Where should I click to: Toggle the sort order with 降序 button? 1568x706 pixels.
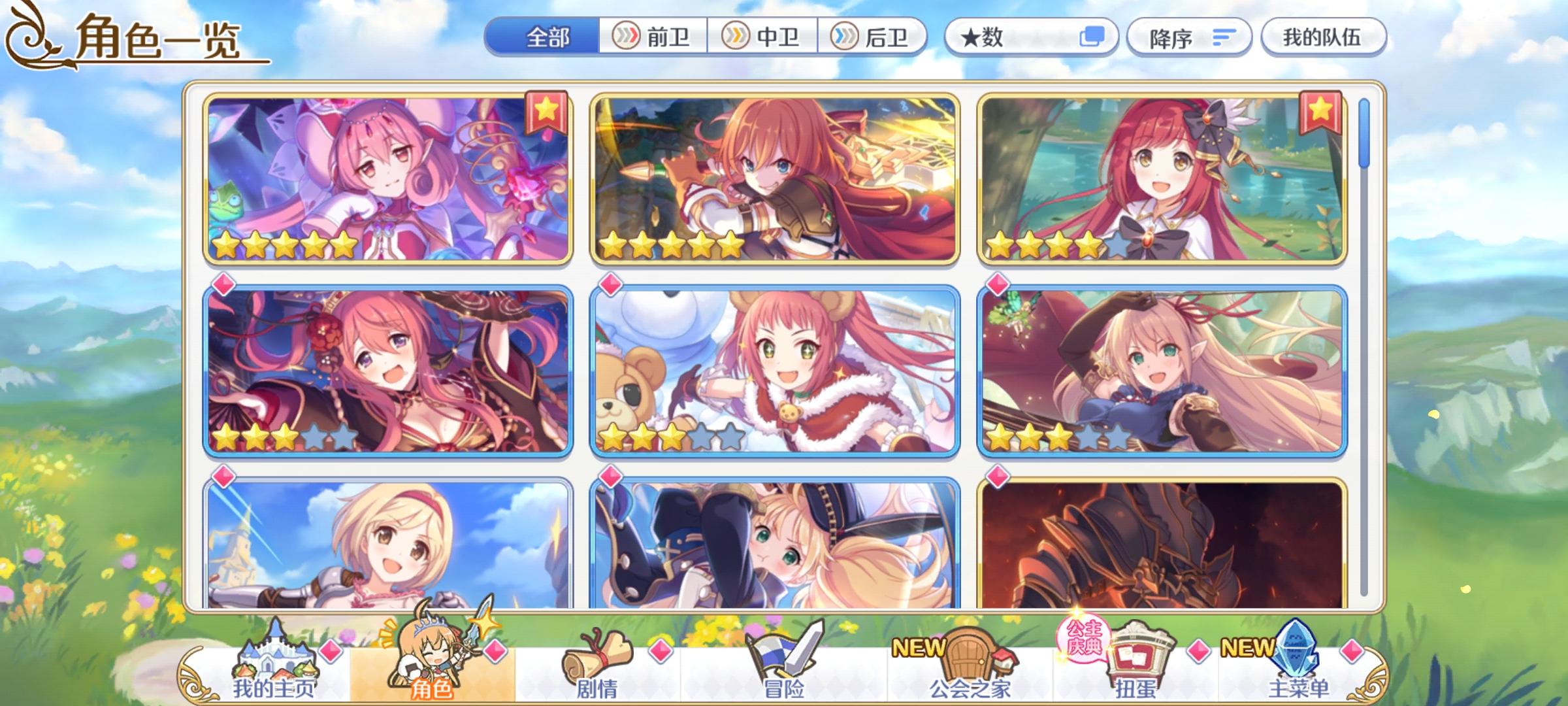pos(1189,38)
